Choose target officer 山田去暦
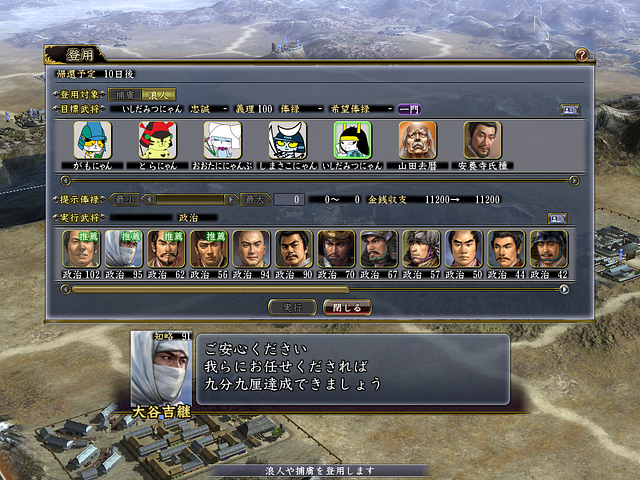Viewport: 640px width, 480px height. 417,141
